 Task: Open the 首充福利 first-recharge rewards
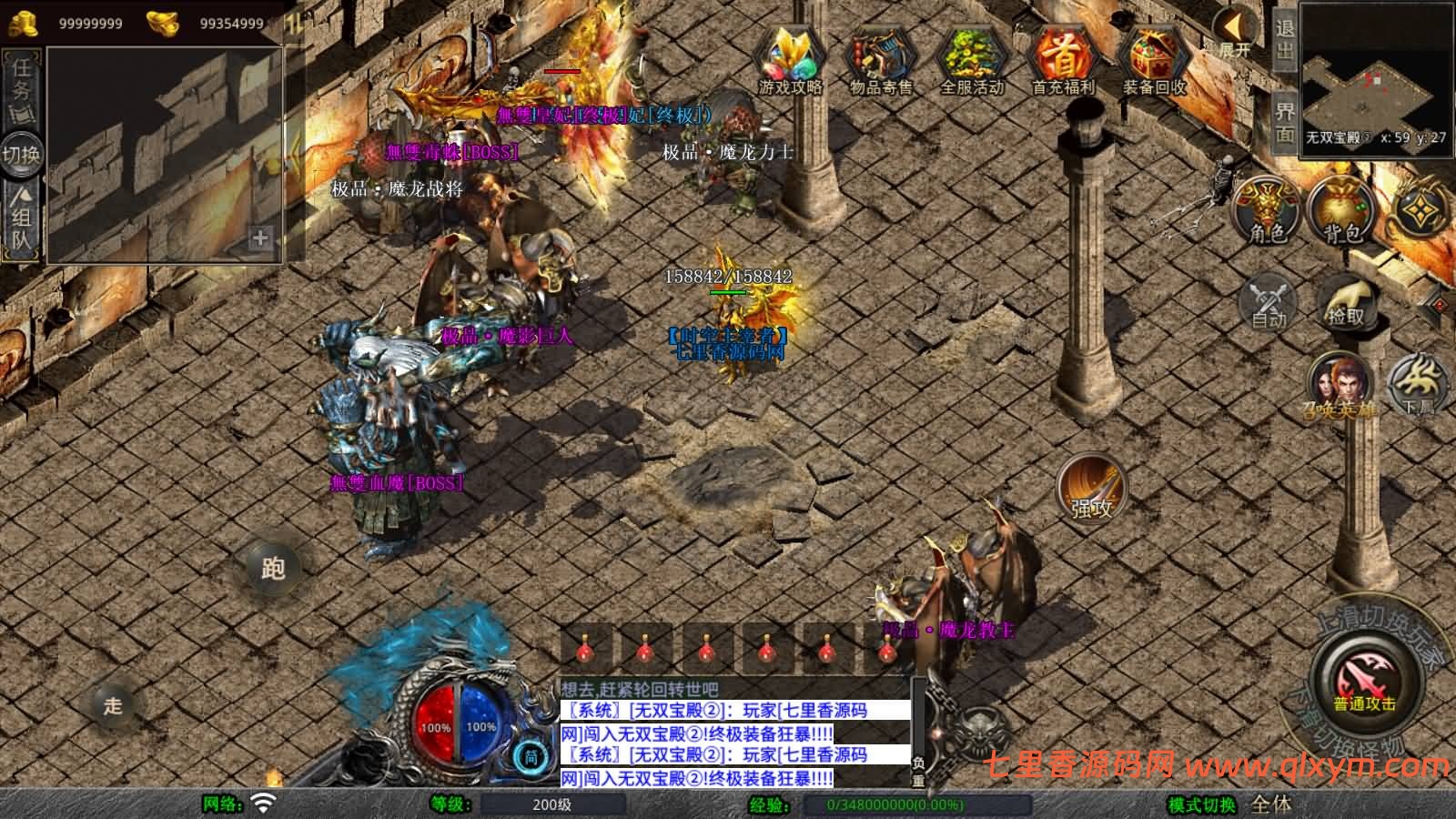tap(1063, 60)
